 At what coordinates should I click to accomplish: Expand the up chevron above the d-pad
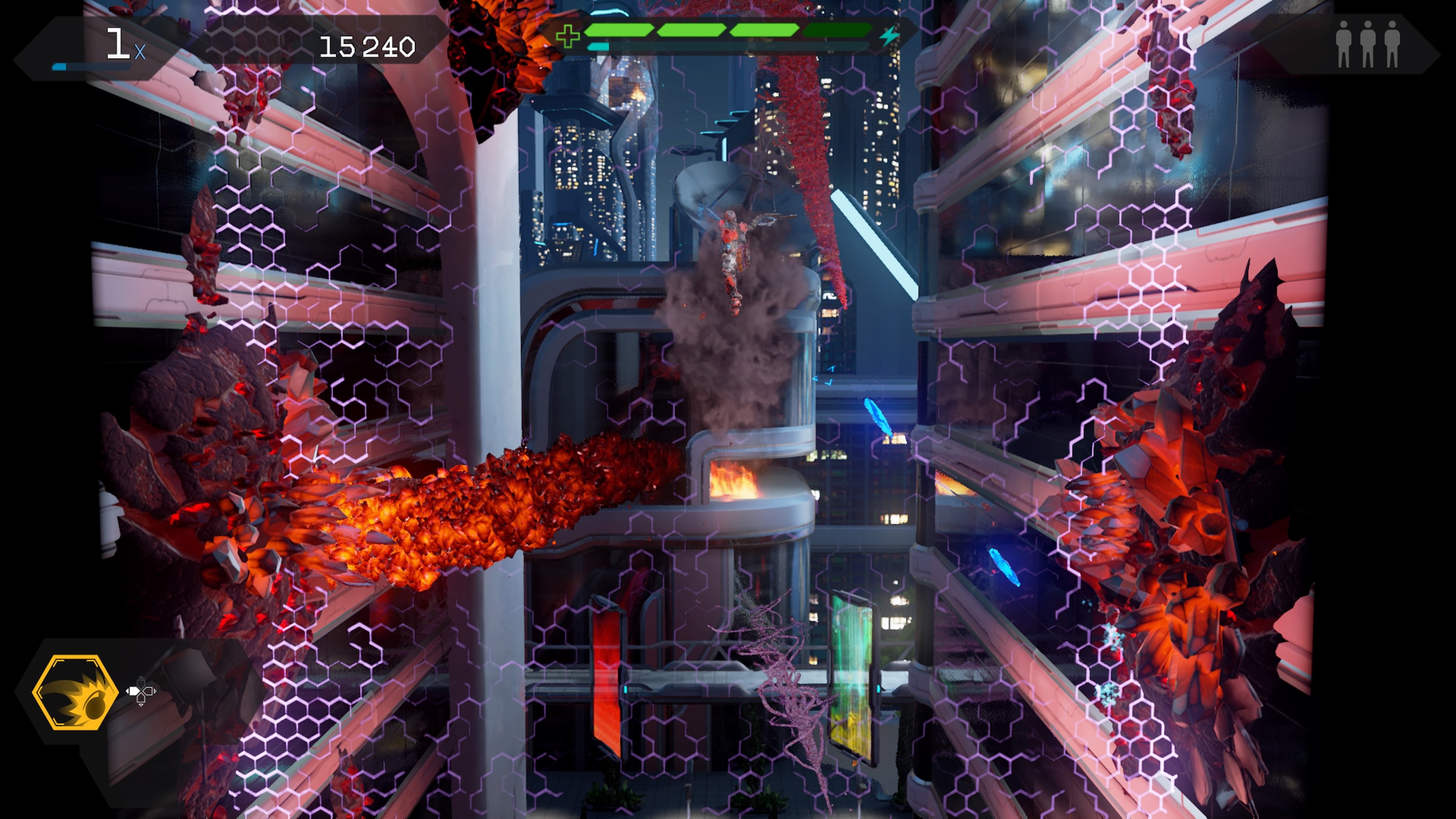[141, 677]
